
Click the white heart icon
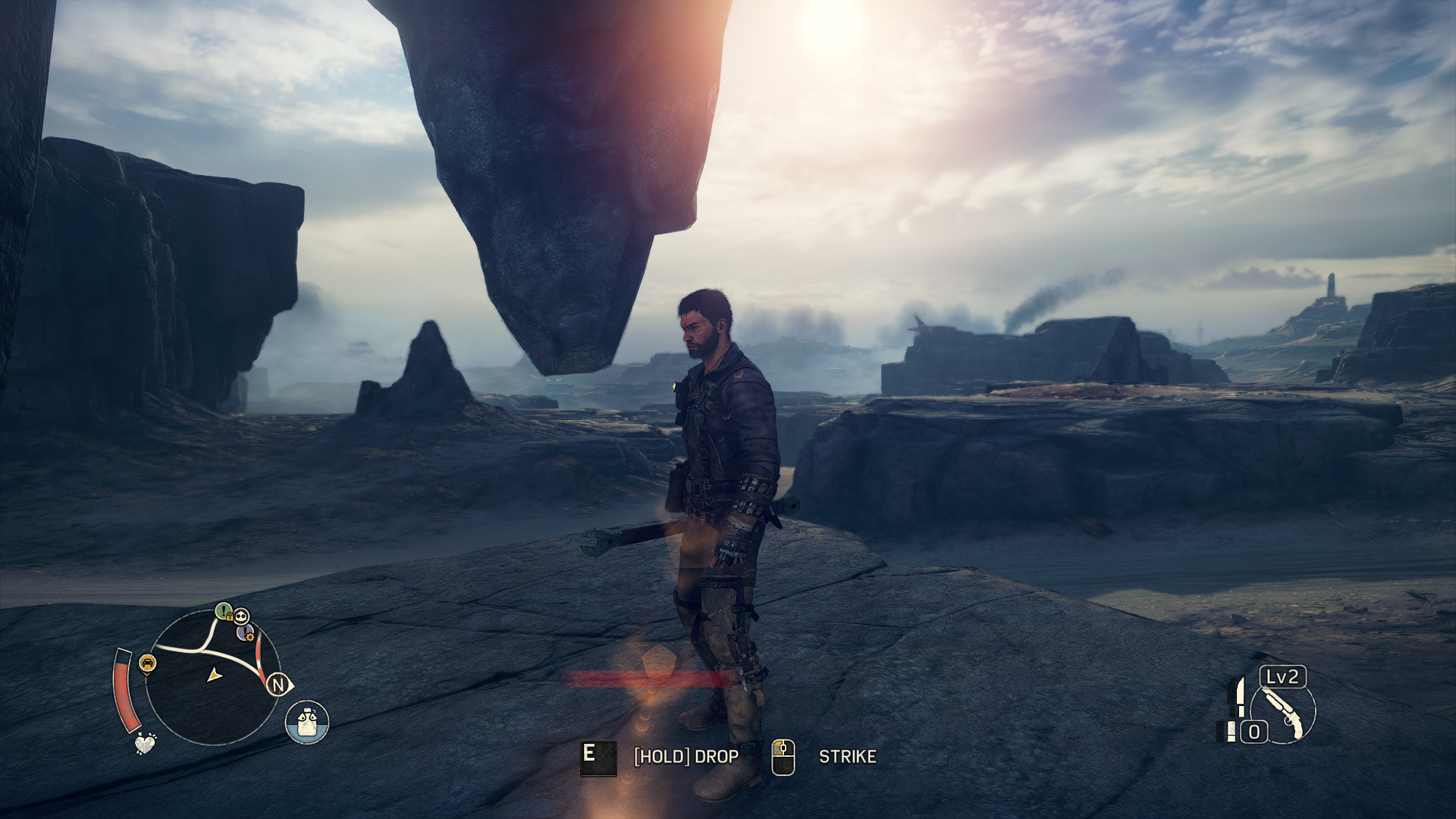[x=145, y=743]
